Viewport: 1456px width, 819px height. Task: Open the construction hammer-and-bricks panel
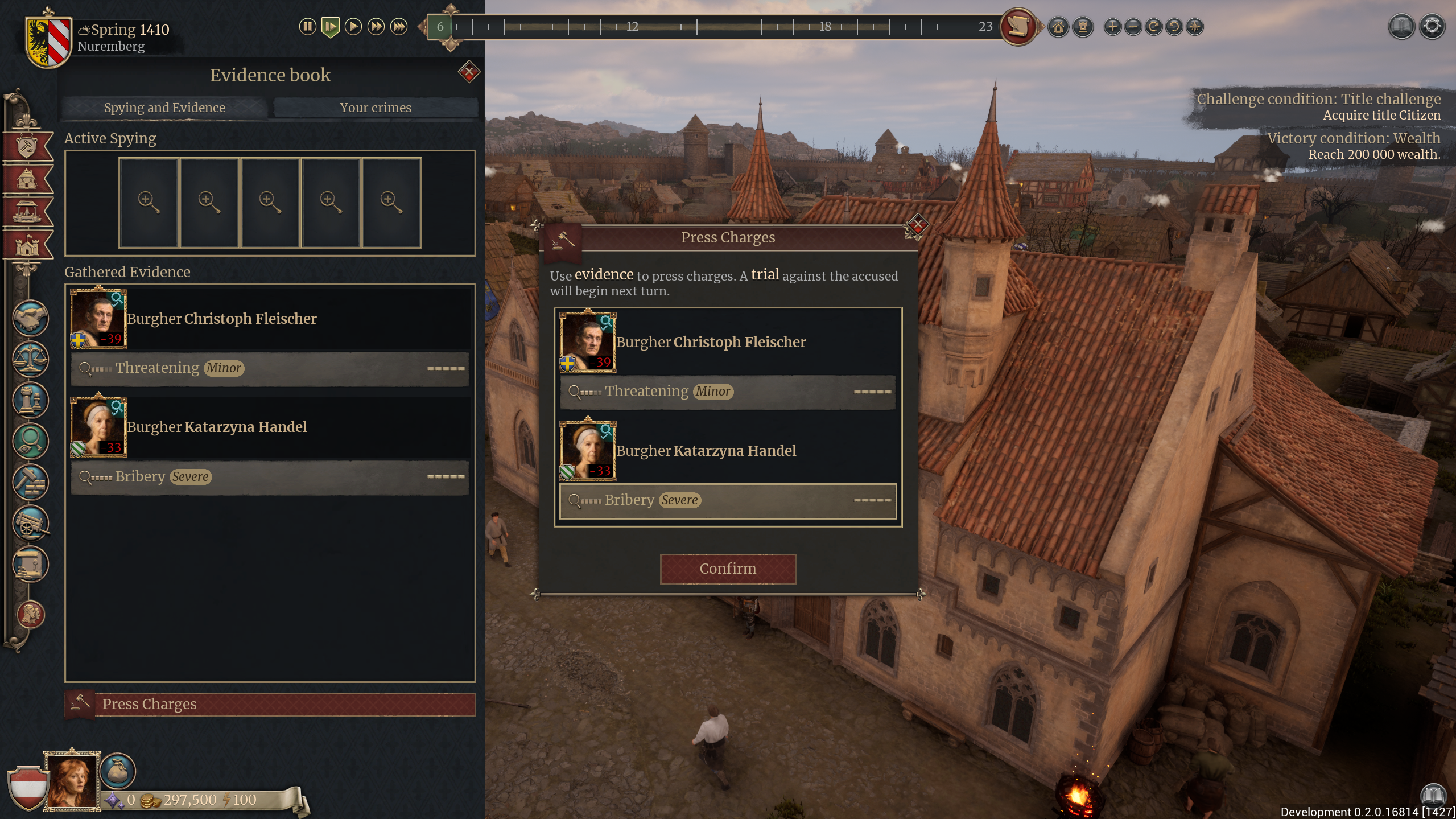coord(30,480)
